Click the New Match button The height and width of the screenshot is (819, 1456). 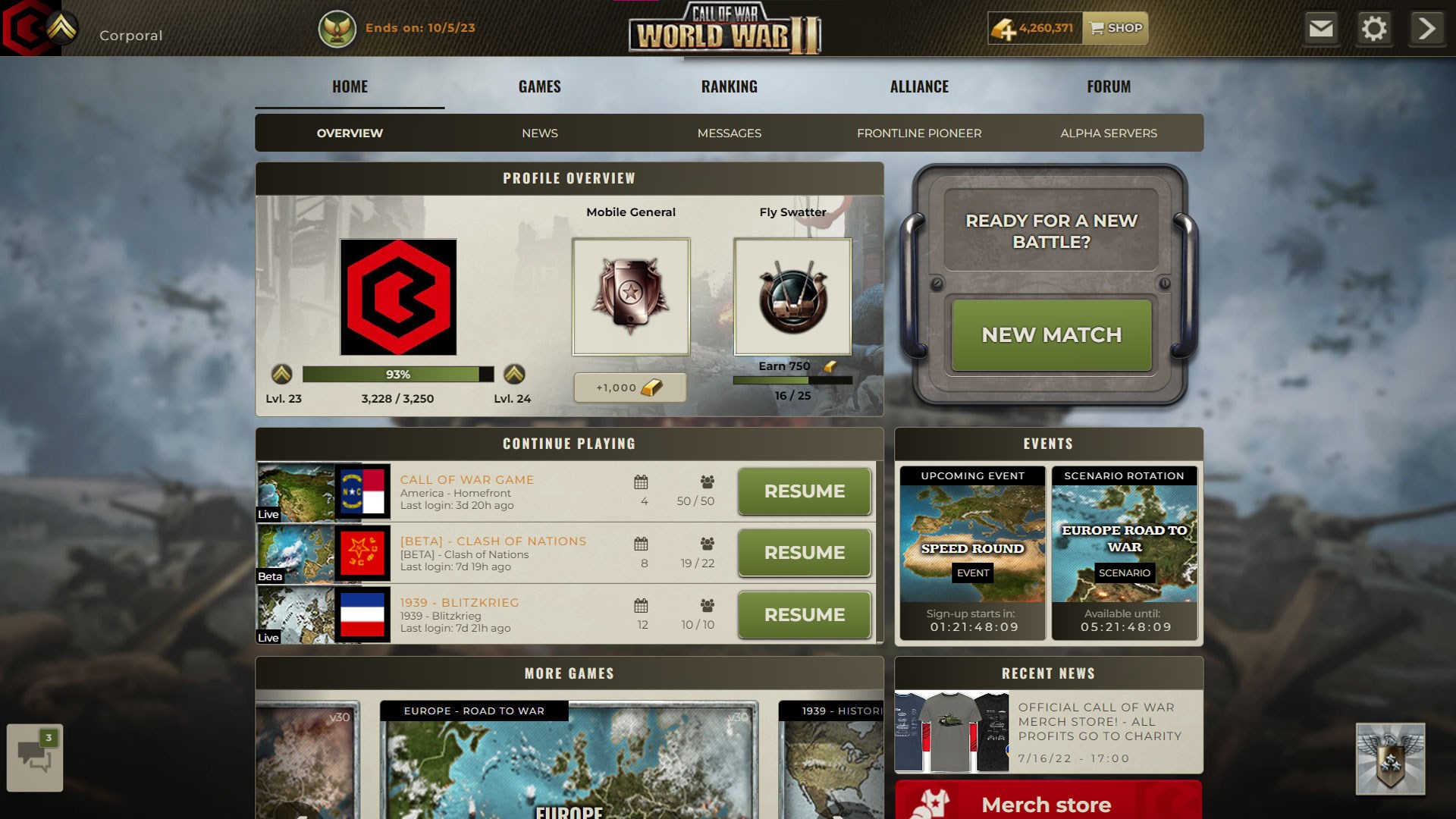click(x=1051, y=334)
